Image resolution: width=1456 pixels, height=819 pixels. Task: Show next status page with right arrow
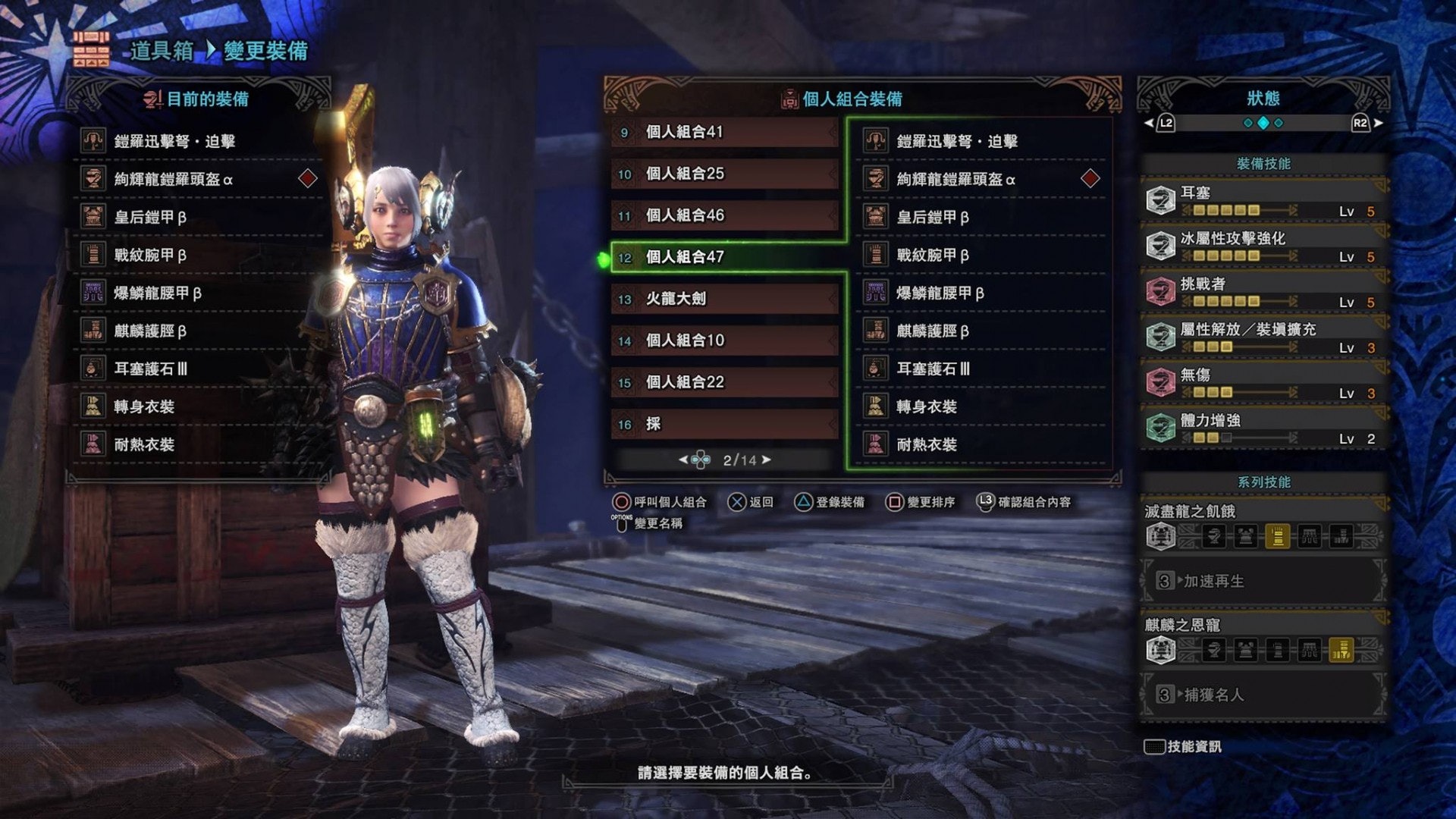(1378, 123)
